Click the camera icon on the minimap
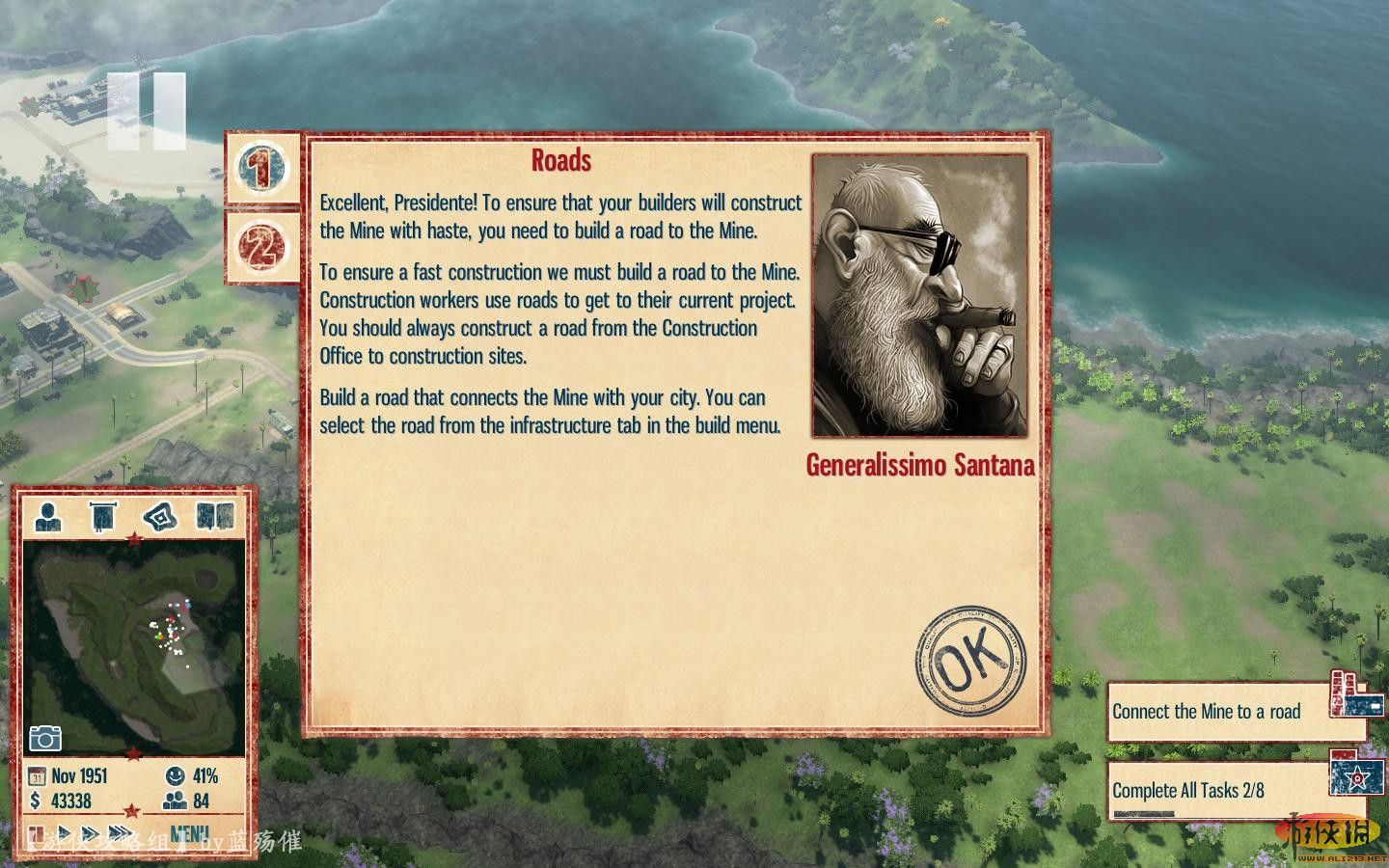 tap(45, 738)
